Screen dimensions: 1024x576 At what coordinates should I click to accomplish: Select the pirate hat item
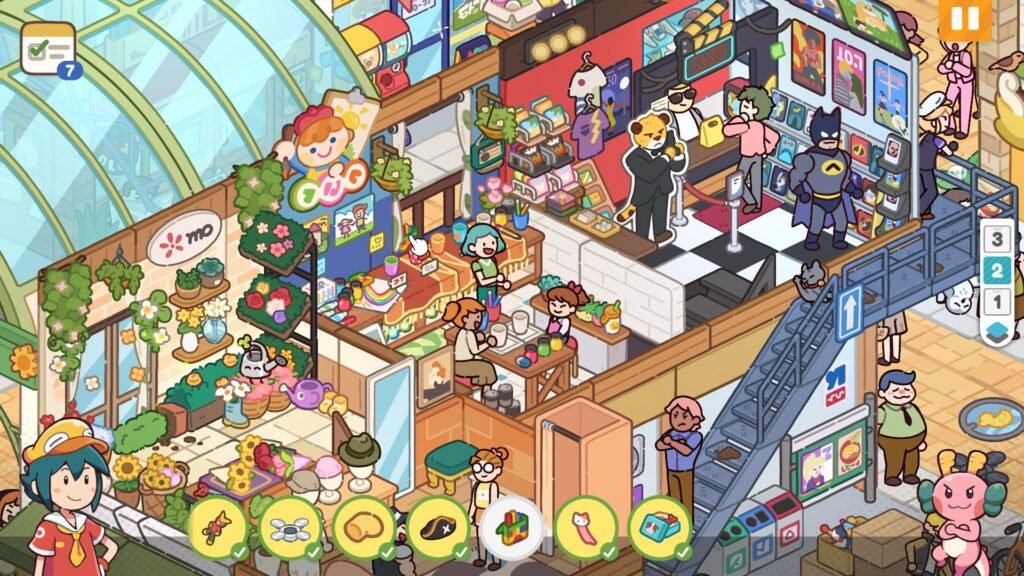coord(438,526)
